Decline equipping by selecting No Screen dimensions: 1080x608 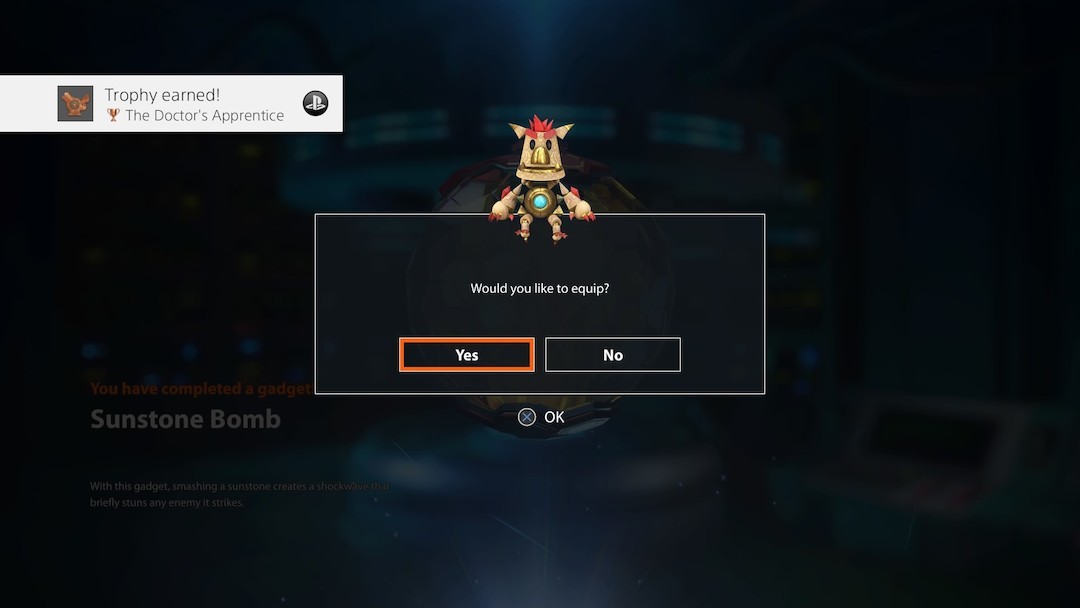pos(613,355)
